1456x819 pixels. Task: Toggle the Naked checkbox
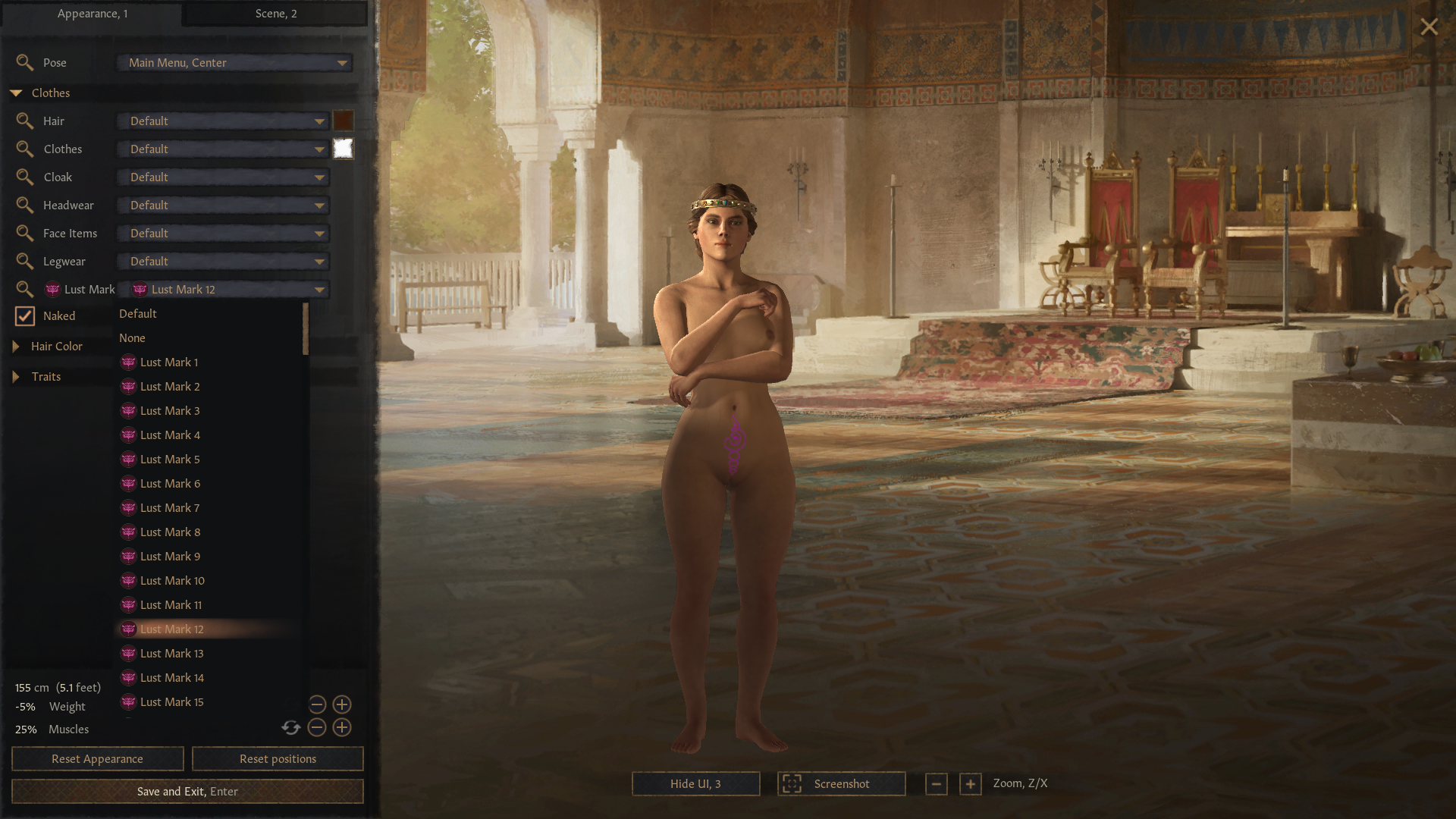[x=25, y=316]
